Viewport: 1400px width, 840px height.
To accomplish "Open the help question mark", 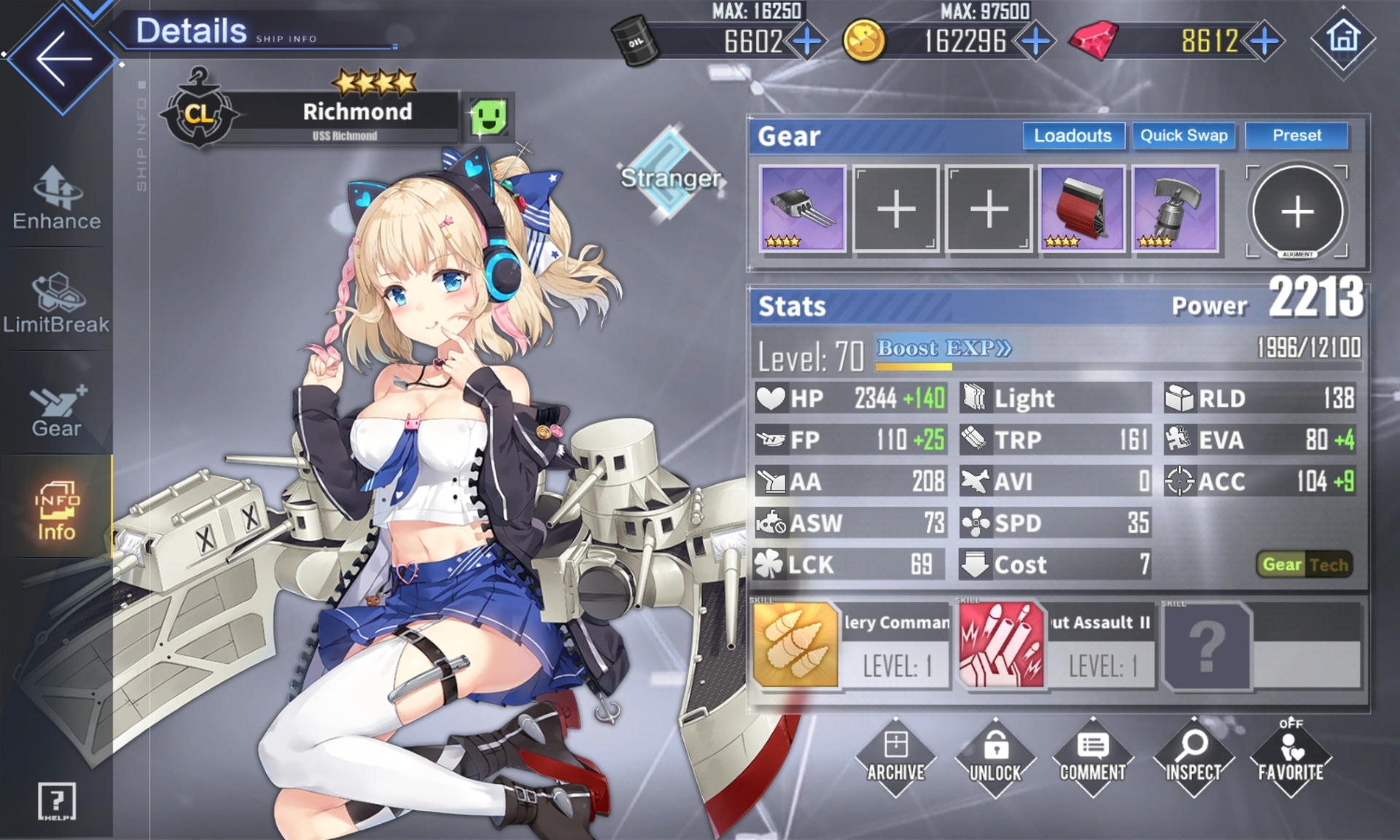I will coord(56,801).
